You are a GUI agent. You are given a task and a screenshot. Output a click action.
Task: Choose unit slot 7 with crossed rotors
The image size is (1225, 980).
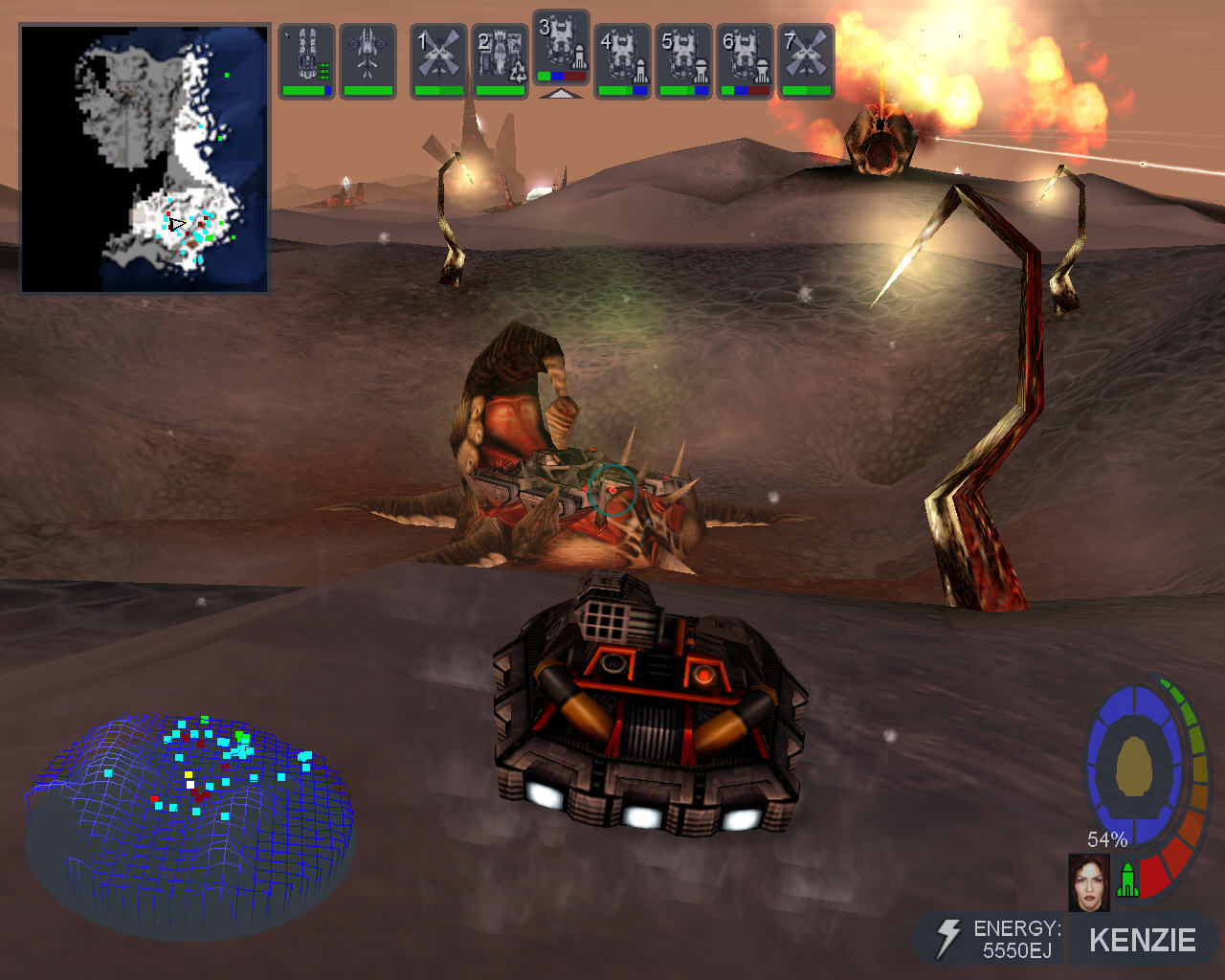pos(806,60)
